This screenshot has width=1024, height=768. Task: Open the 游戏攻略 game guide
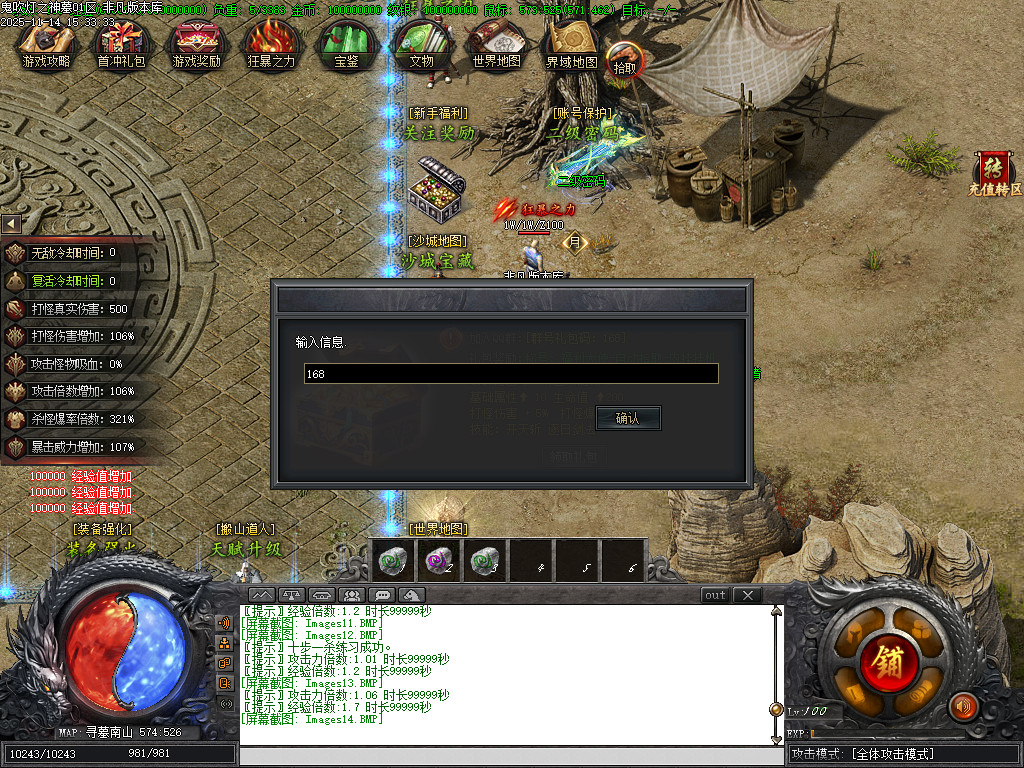point(46,45)
